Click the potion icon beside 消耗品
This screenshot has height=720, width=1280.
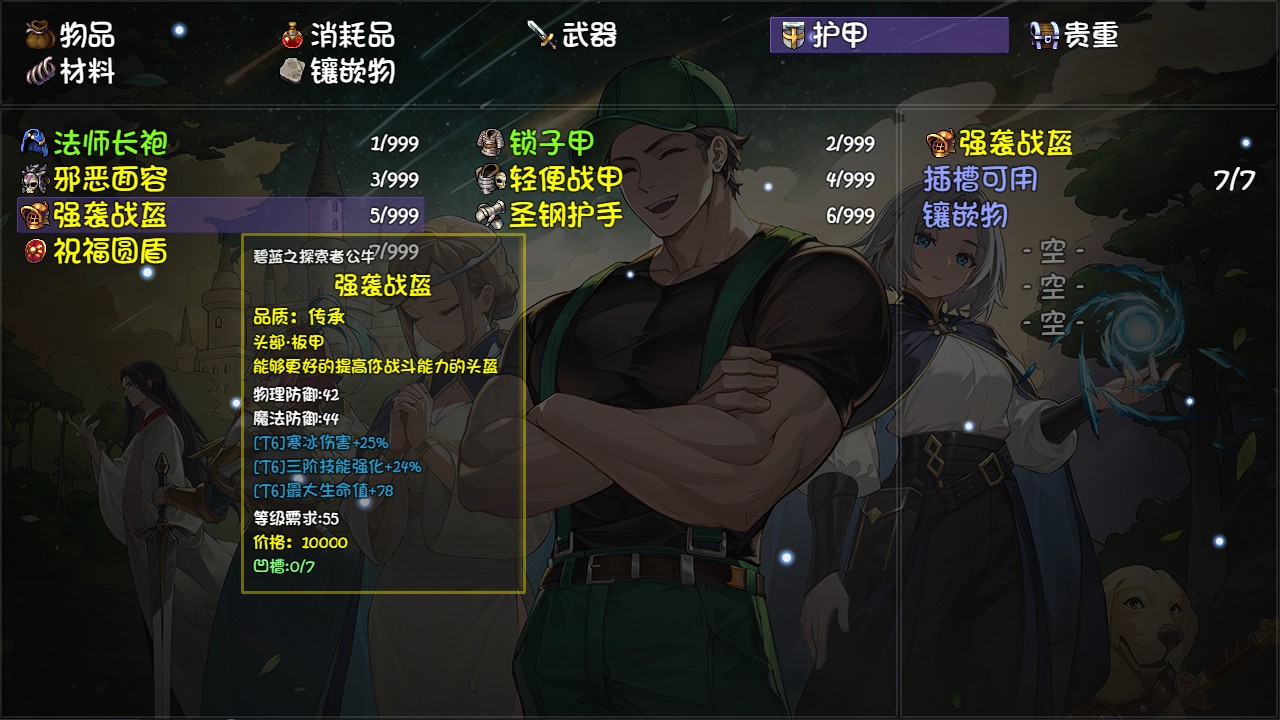[292, 34]
